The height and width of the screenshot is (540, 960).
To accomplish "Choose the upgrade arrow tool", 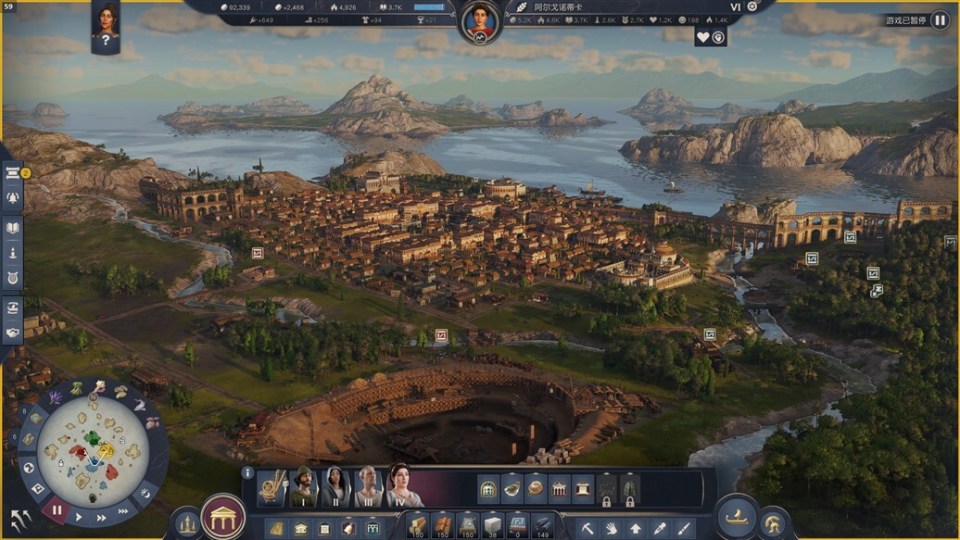I will point(635,526).
